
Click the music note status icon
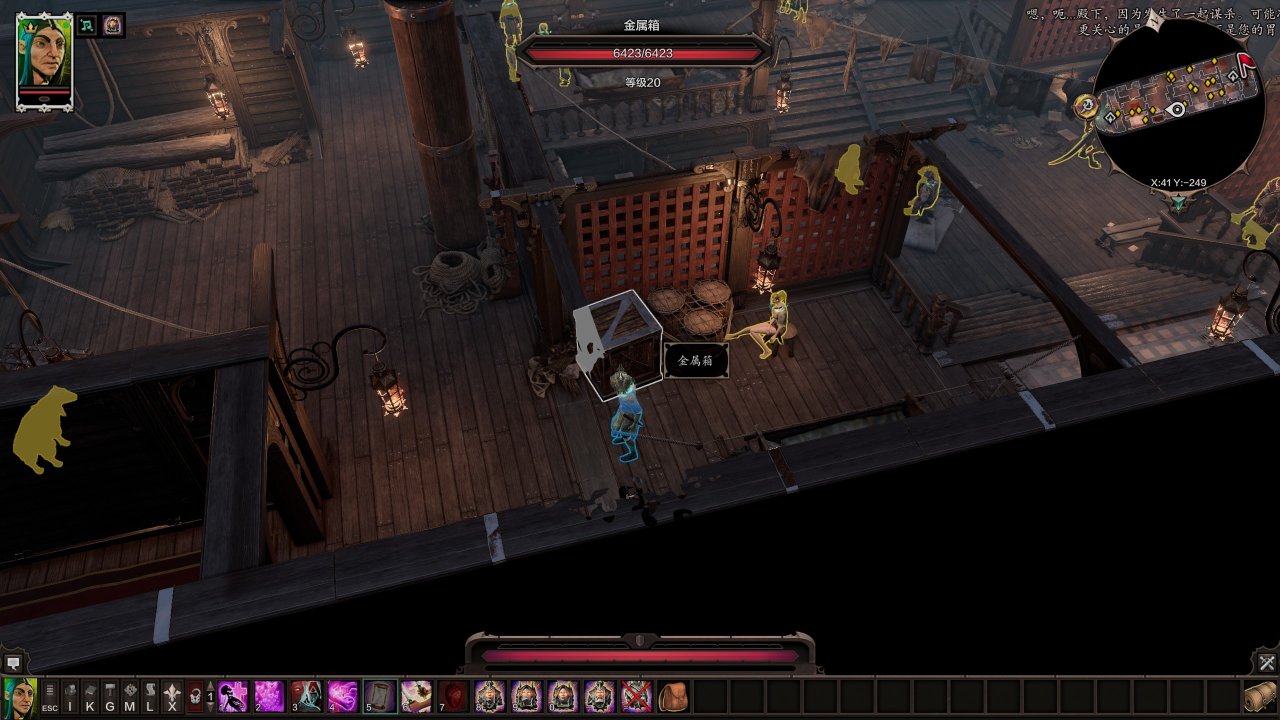(88, 26)
